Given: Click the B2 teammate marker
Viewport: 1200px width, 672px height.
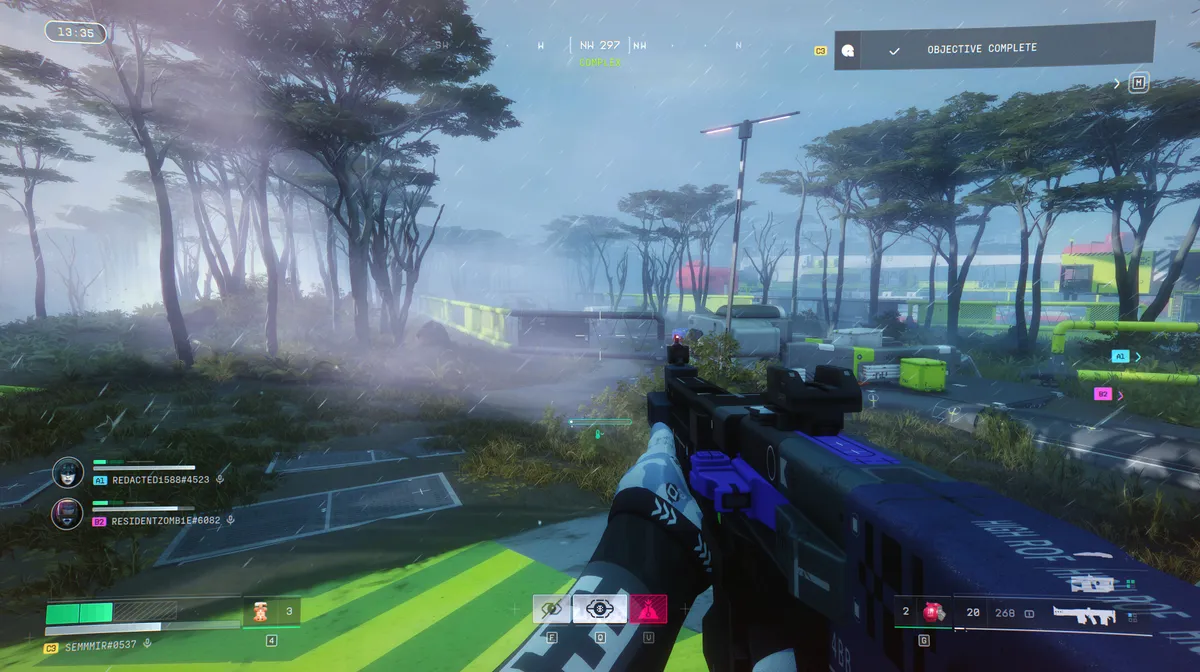Looking at the screenshot, I should tap(1103, 394).
